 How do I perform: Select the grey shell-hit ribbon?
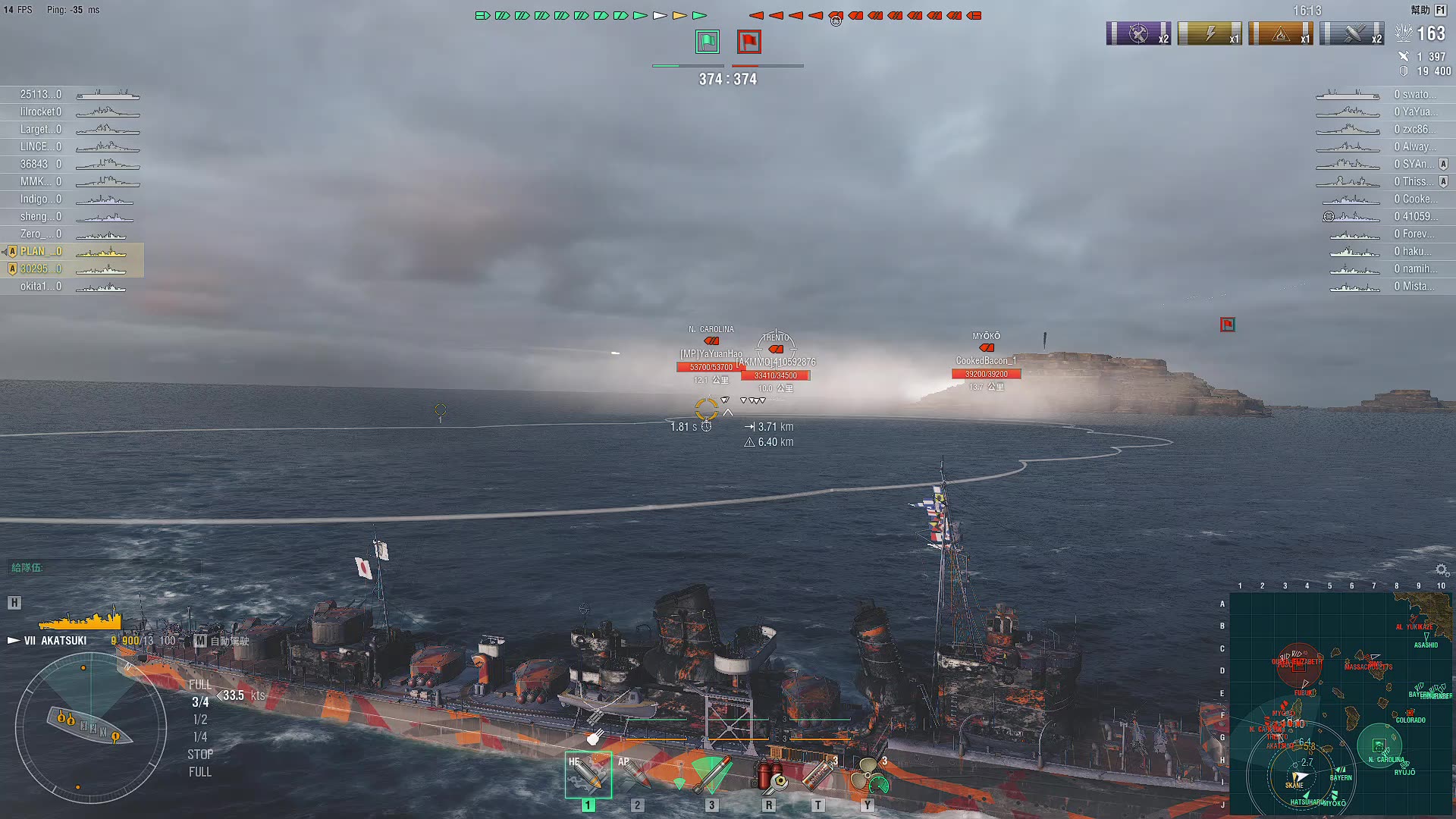1352,34
